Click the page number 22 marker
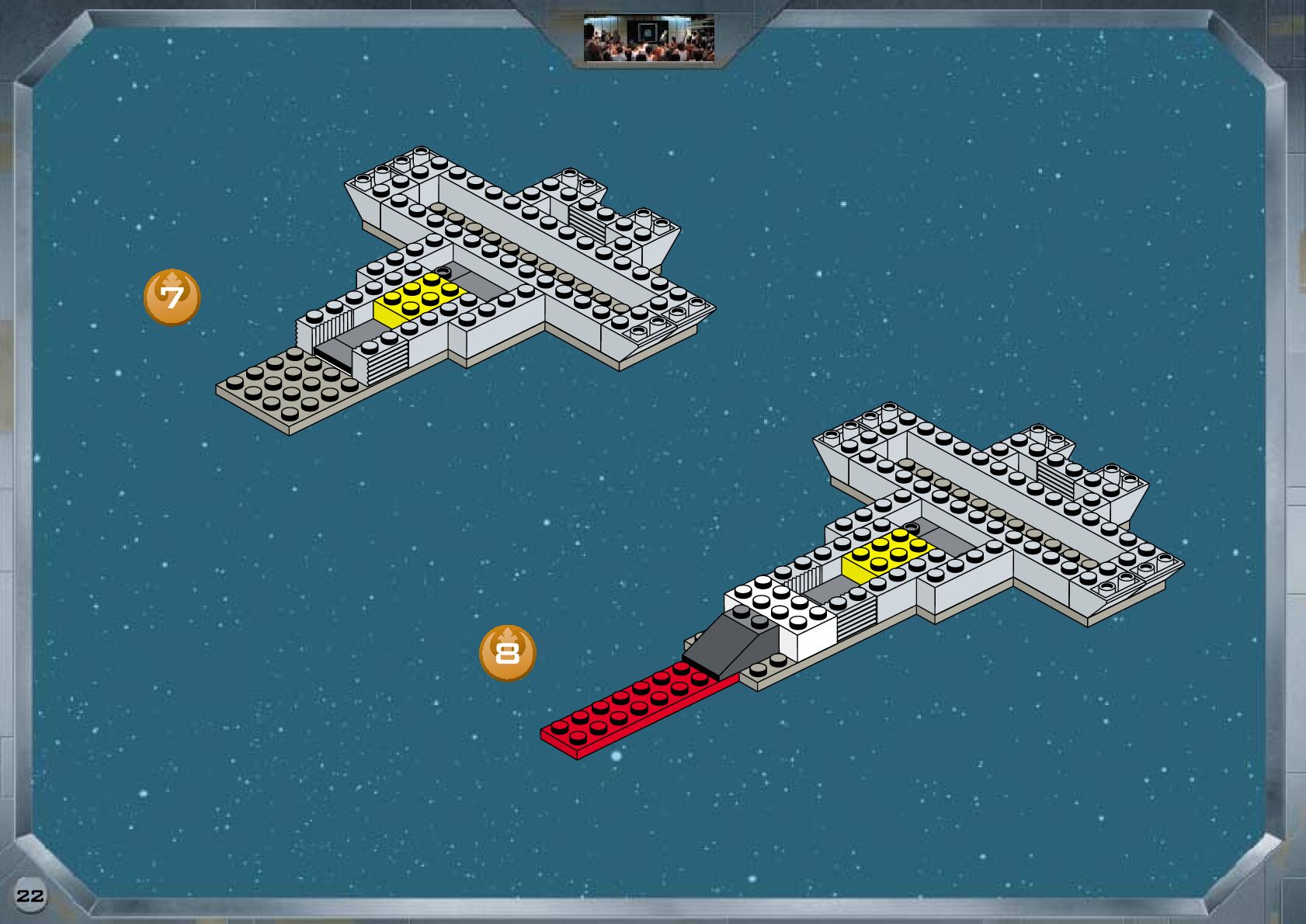 [30, 895]
